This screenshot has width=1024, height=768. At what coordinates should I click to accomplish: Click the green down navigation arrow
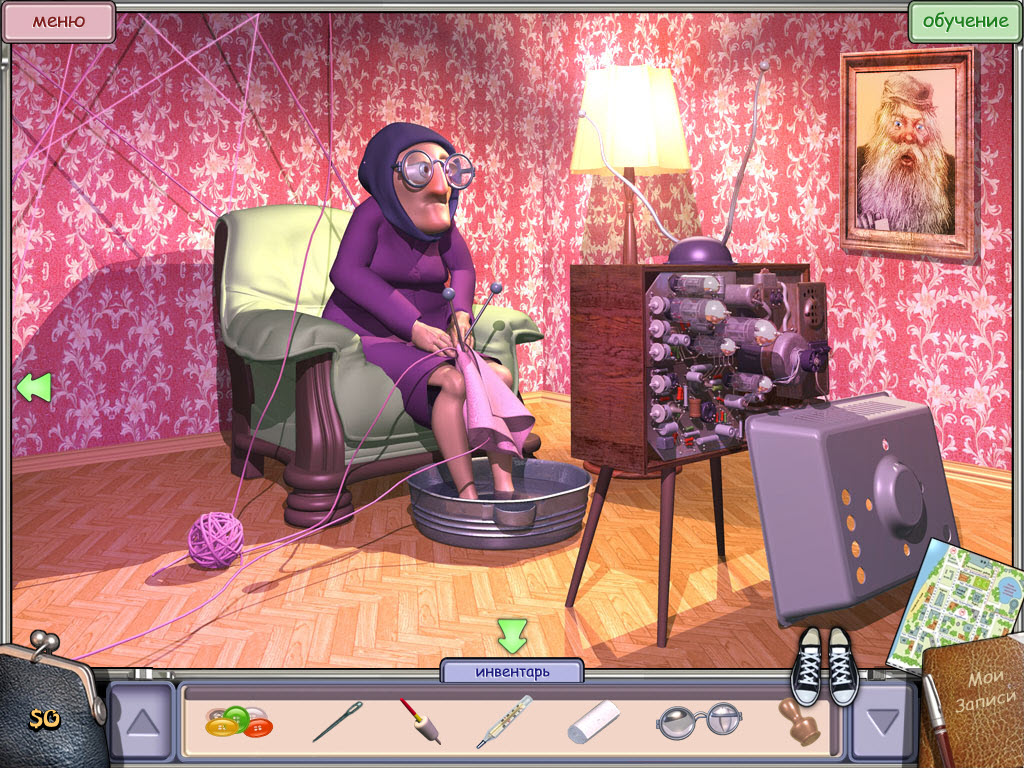[x=512, y=636]
